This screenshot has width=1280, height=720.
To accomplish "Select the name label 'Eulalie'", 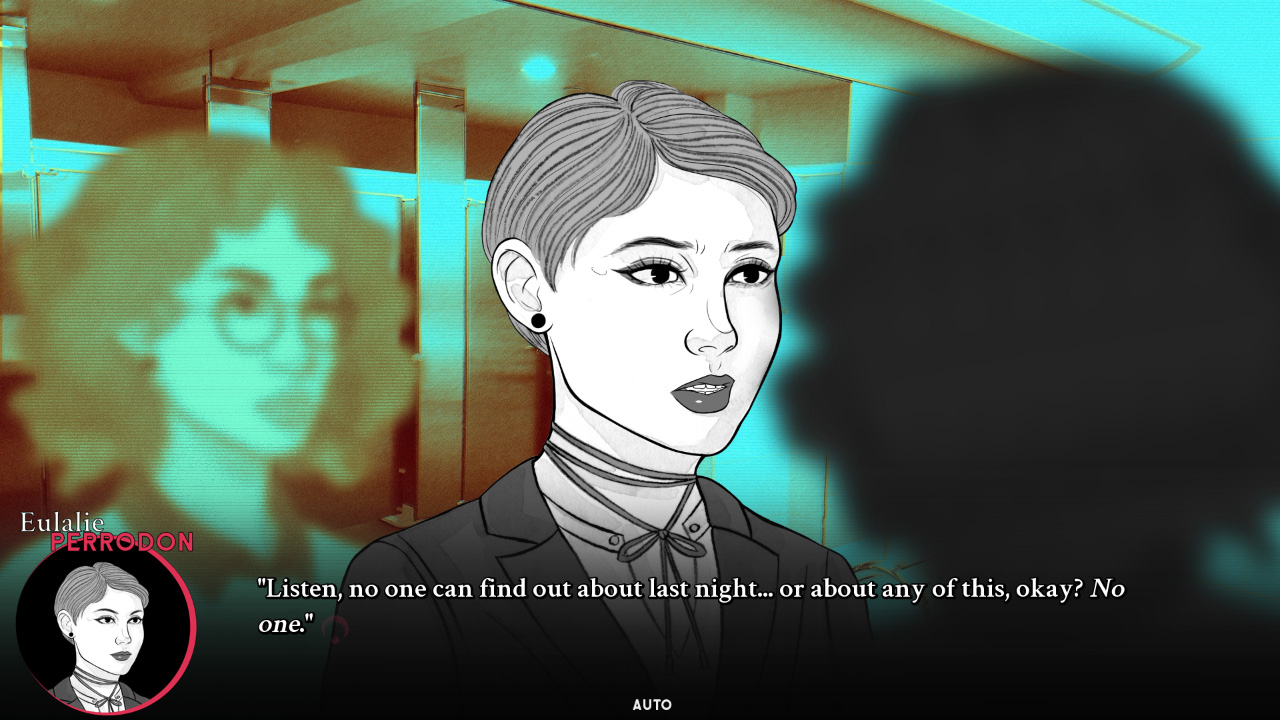I will click(63, 524).
